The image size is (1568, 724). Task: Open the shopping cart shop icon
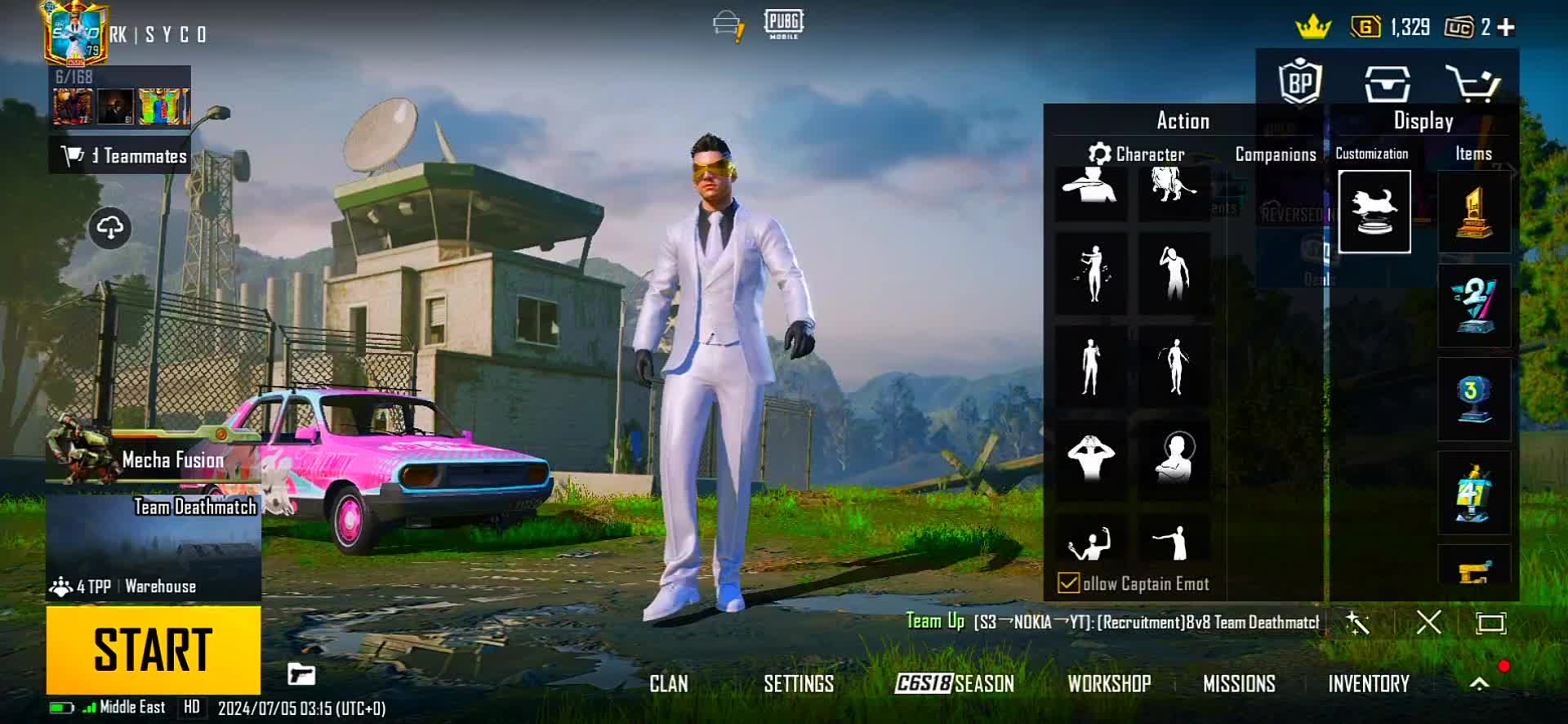coord(1472,83)
